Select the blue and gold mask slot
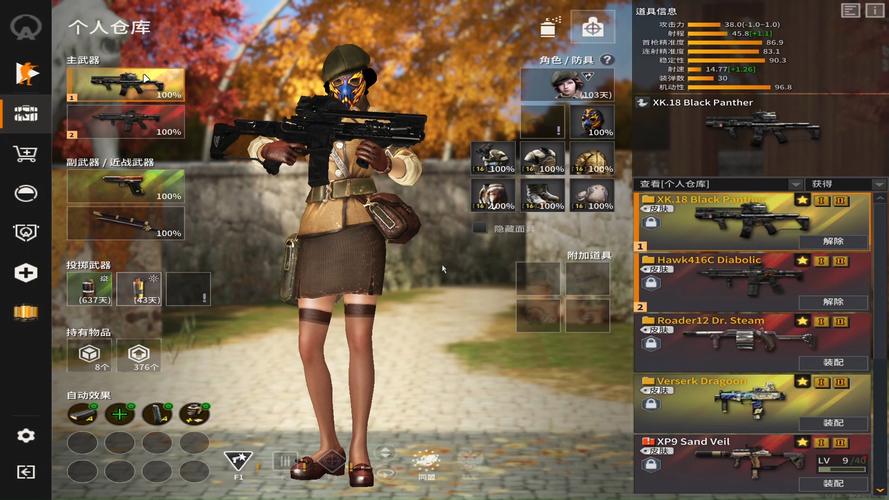Viewport: 889px width, 500px height. 592,122
